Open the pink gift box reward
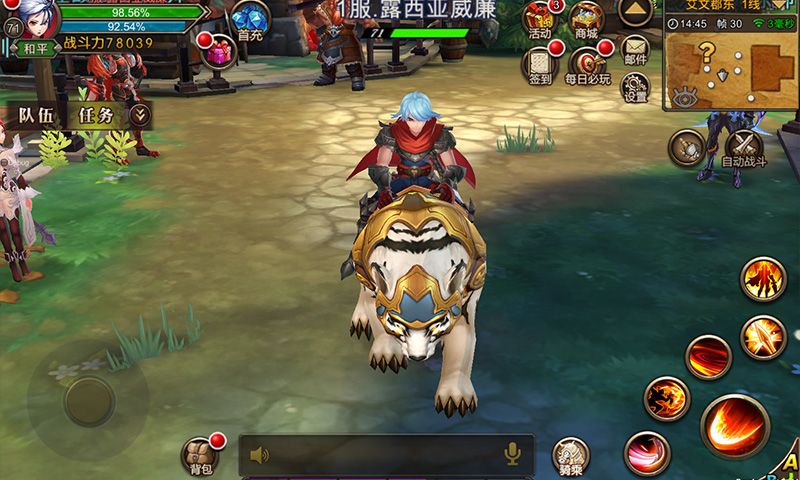Image resolution: width=800 pixels, height=480 pixels. [216, 54]
